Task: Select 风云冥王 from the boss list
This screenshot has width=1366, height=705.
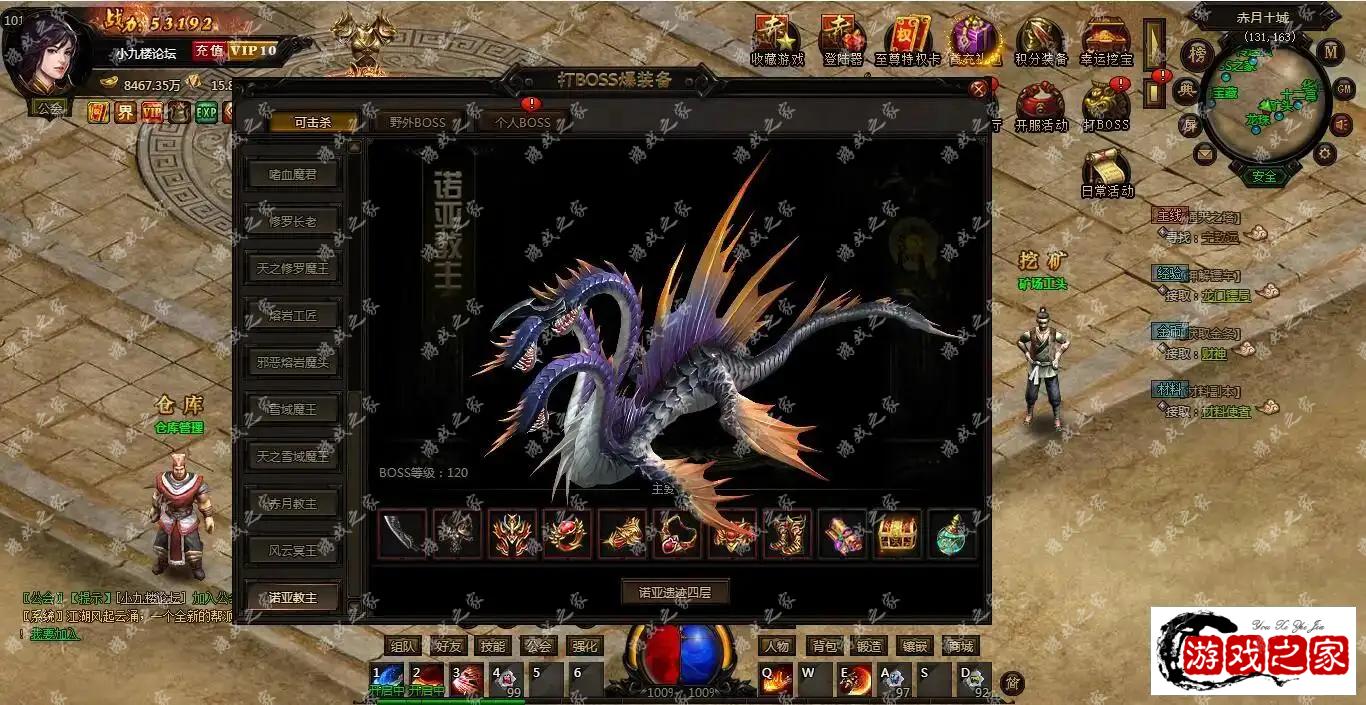Action: 293,551
